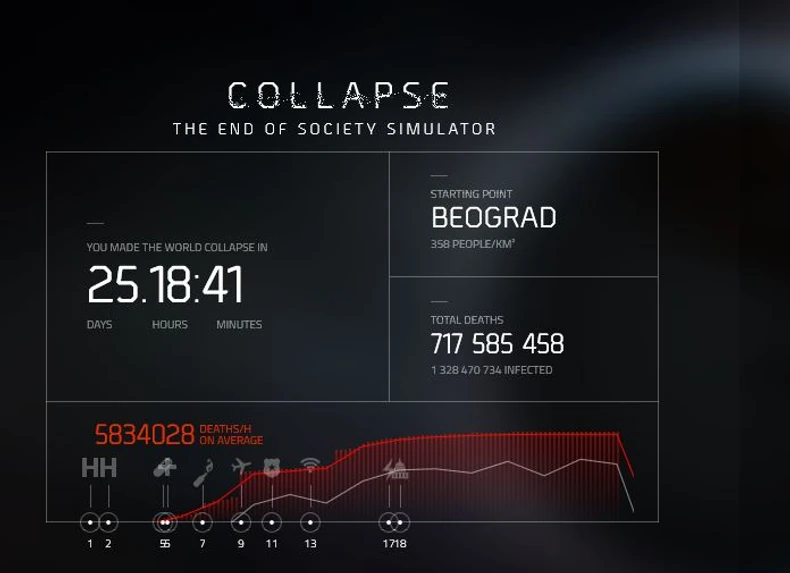
Task: Select the day 1 timeline marker
Action: coord(90,522)
